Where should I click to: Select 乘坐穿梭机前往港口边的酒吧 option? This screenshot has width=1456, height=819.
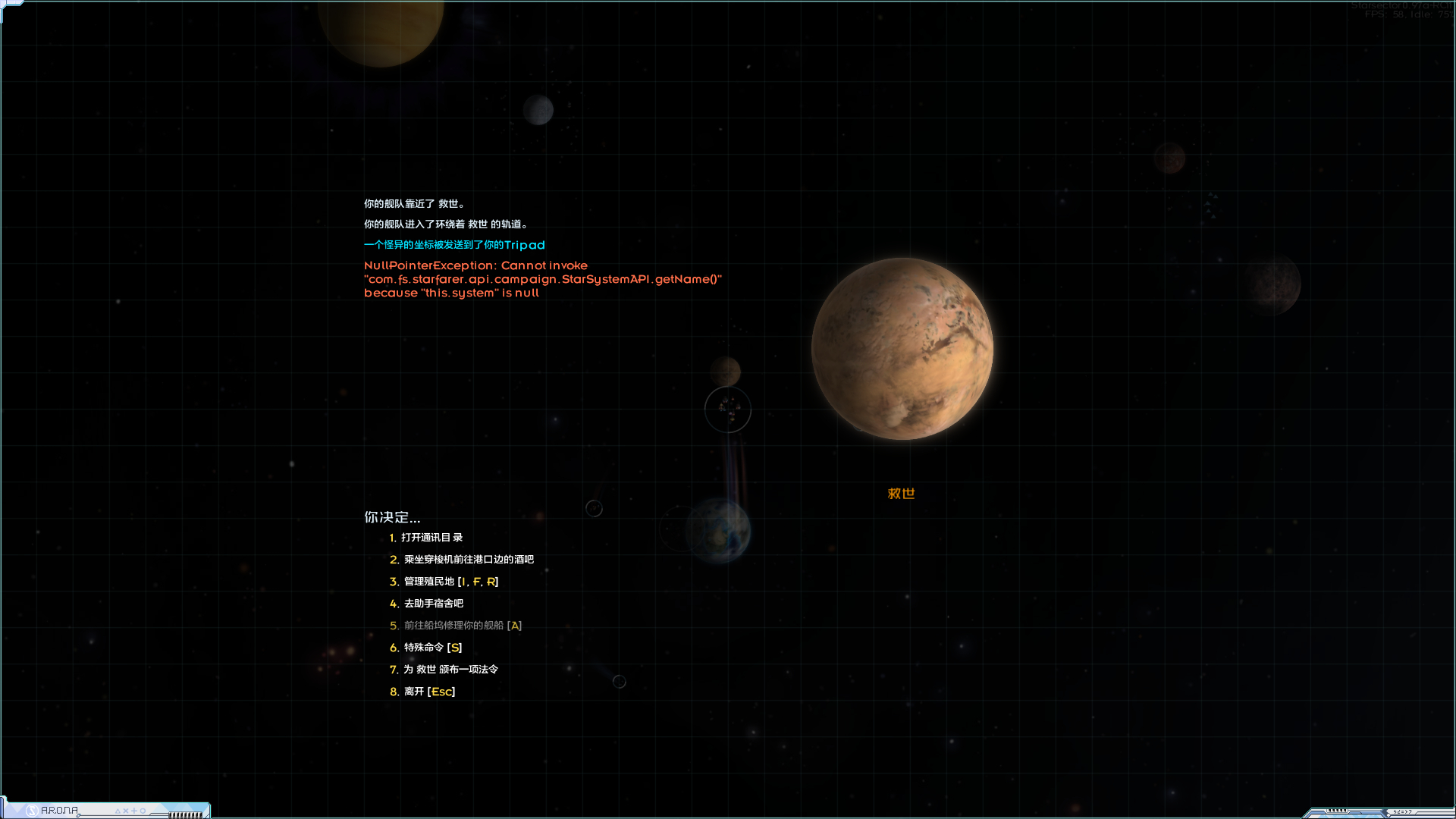[468, 560]
